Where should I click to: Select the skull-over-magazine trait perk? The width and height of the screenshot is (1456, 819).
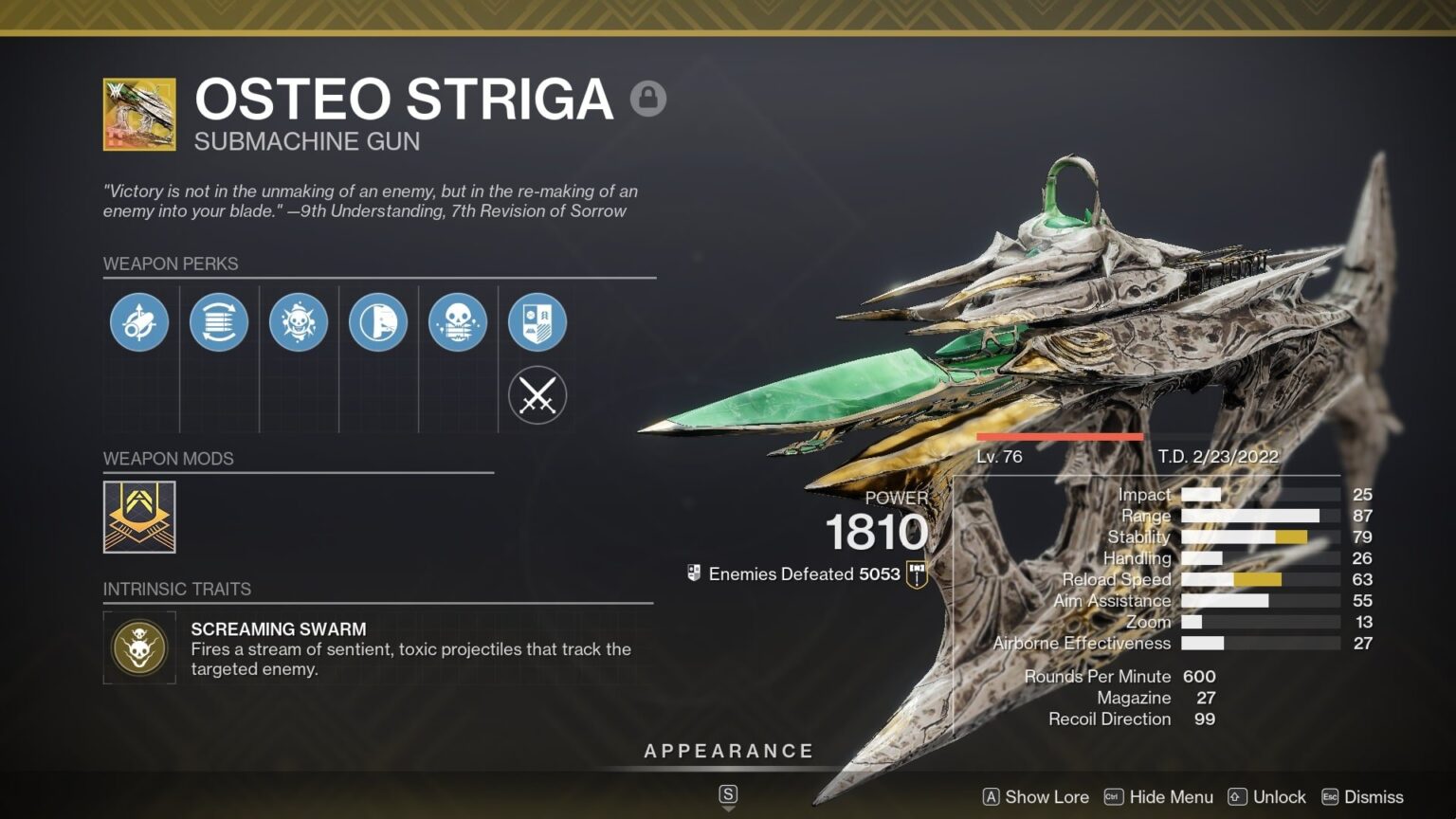coord(458,322)
